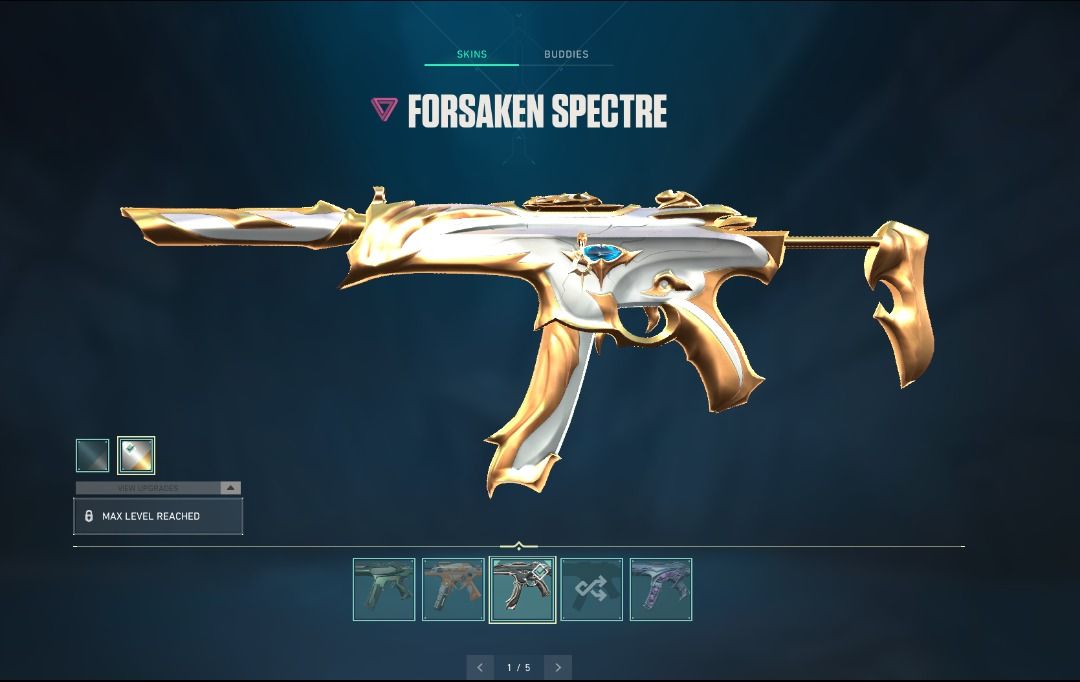Select the green Spectre skin thumbnail
This screenshot has width=1080, height=682.
(x=384, y=589)
